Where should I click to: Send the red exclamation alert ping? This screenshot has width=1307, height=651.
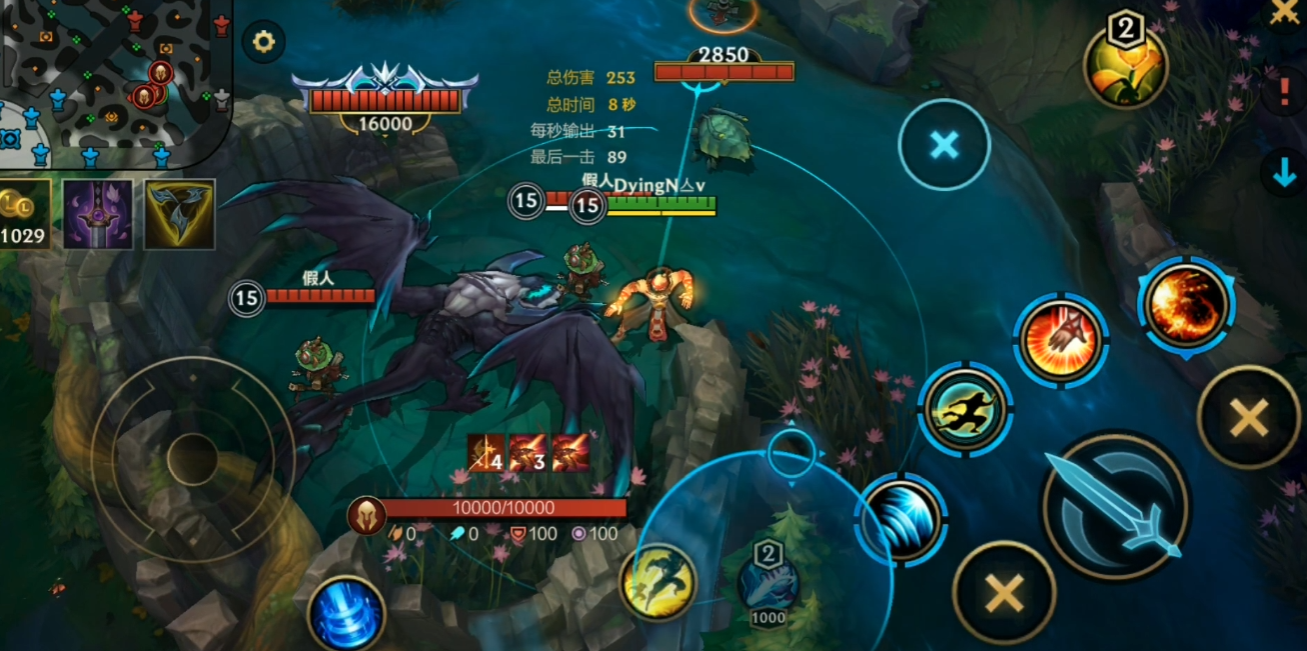click(1285, 93)
